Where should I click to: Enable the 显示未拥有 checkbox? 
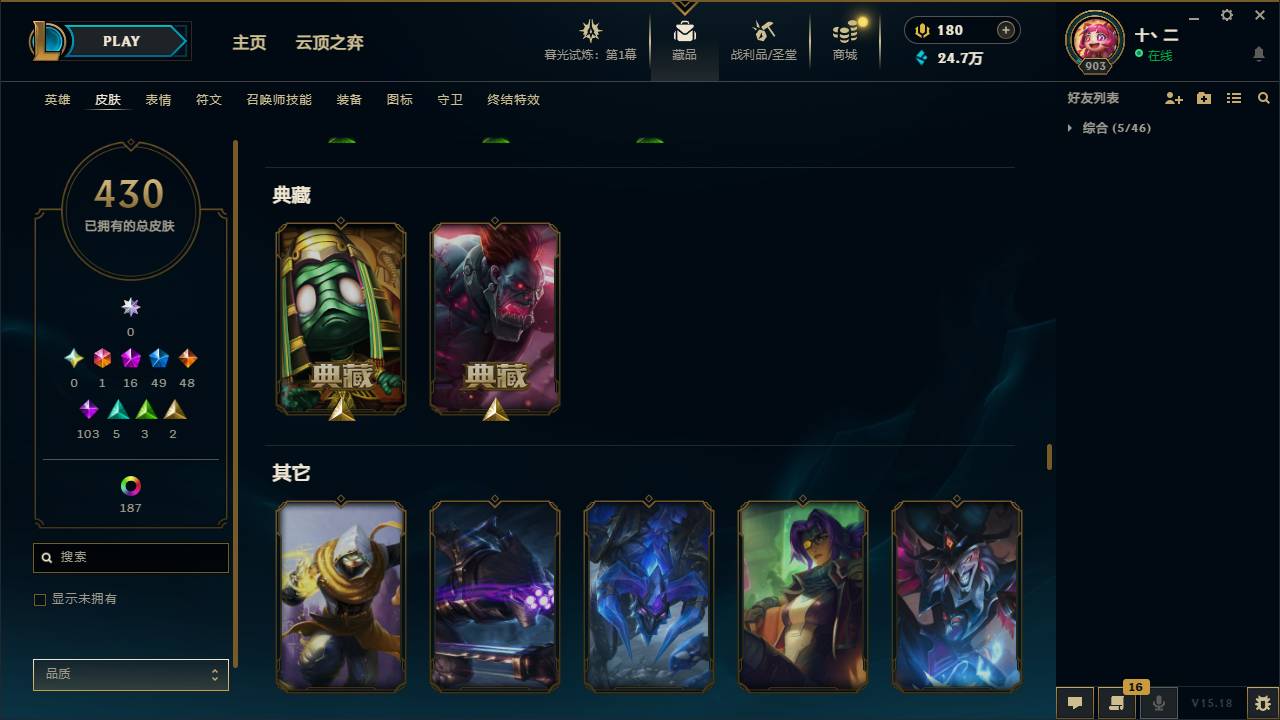click(x=40, y=599)
